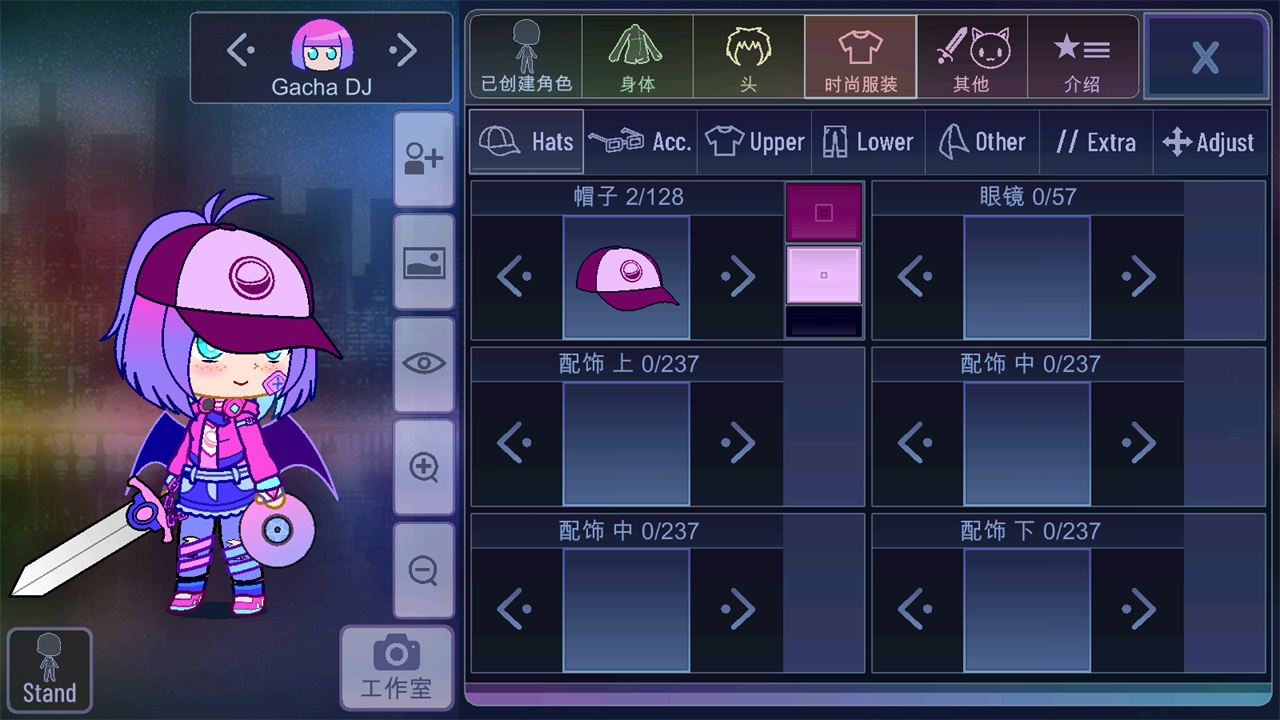Image resolution: width=1280 pixels, height=720 pixels.
Task: Zoom out from the character preview
Action: click(423, 570)
